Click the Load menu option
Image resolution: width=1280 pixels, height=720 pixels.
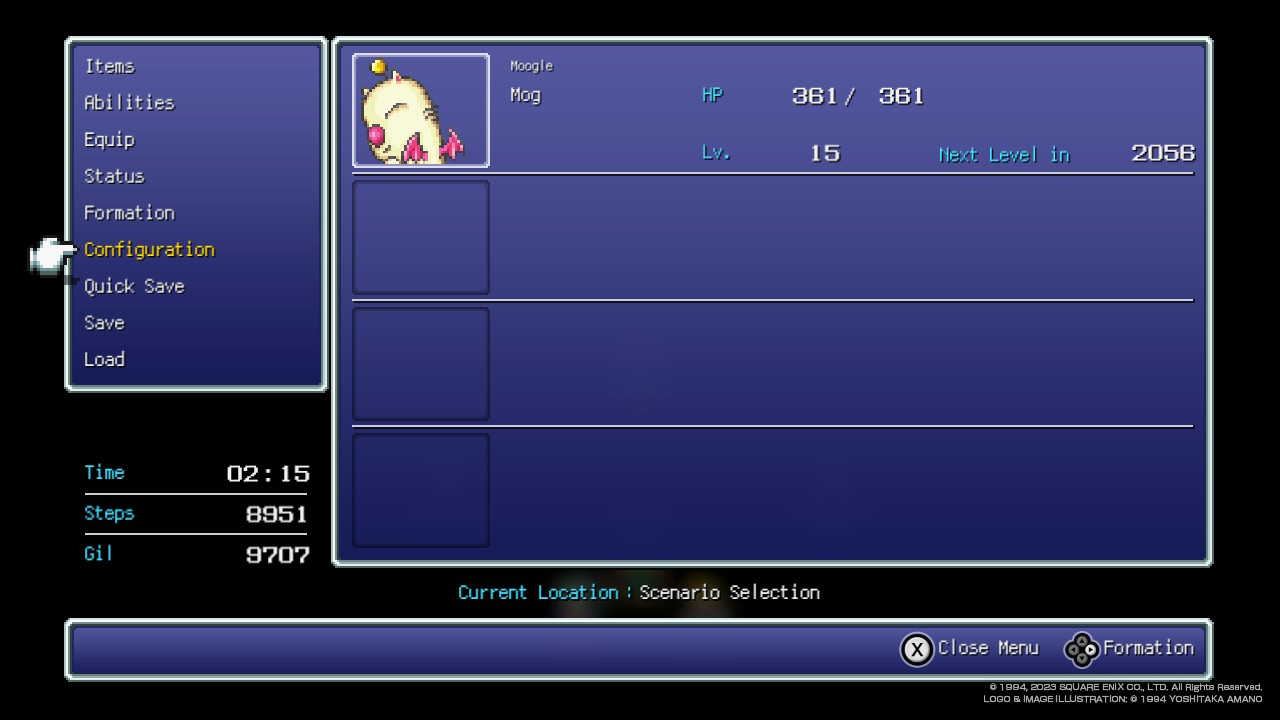point(104,359)
